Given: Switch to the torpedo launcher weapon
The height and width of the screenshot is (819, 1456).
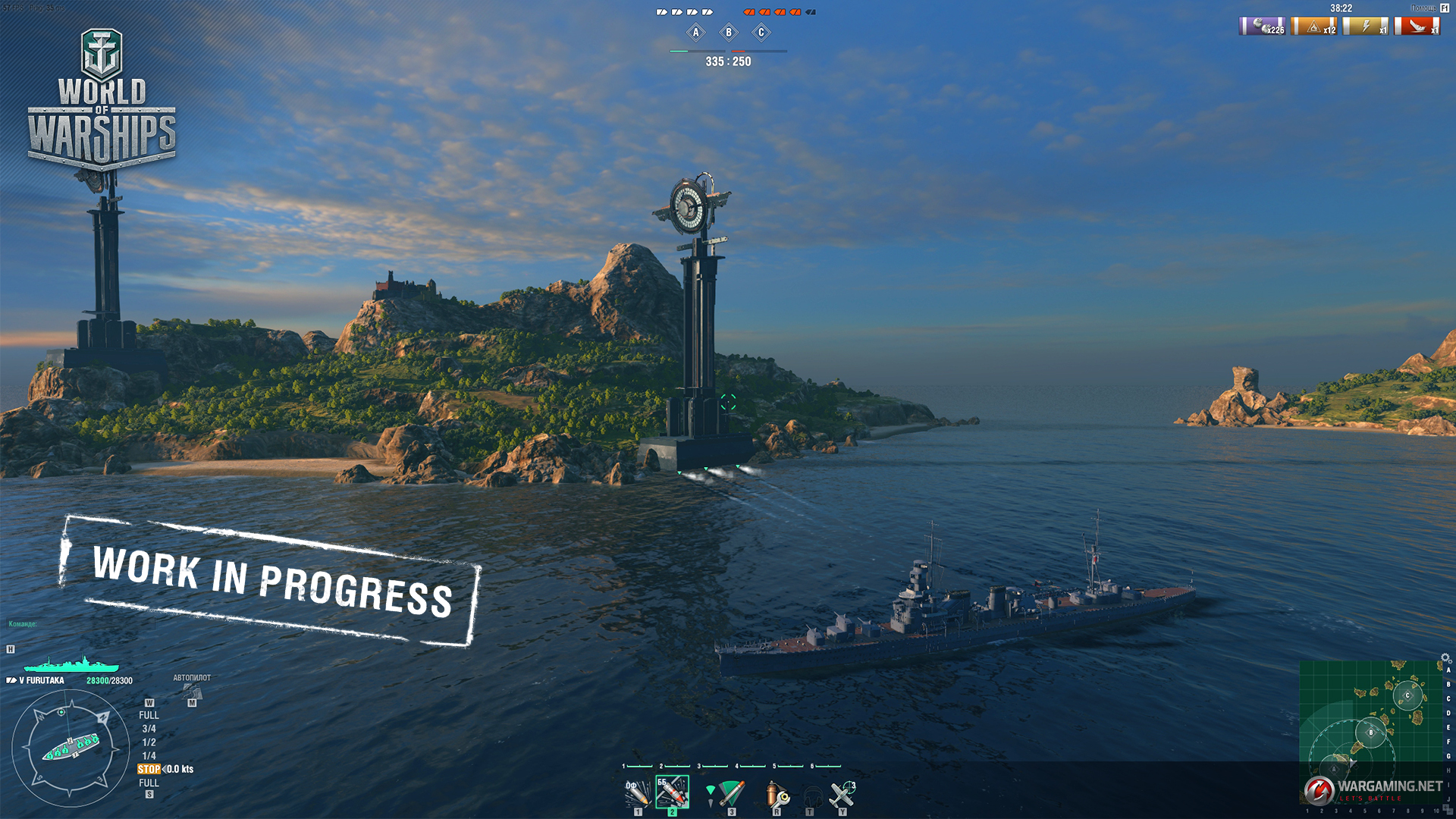Looking at the screenshot, I should [731, 794].
